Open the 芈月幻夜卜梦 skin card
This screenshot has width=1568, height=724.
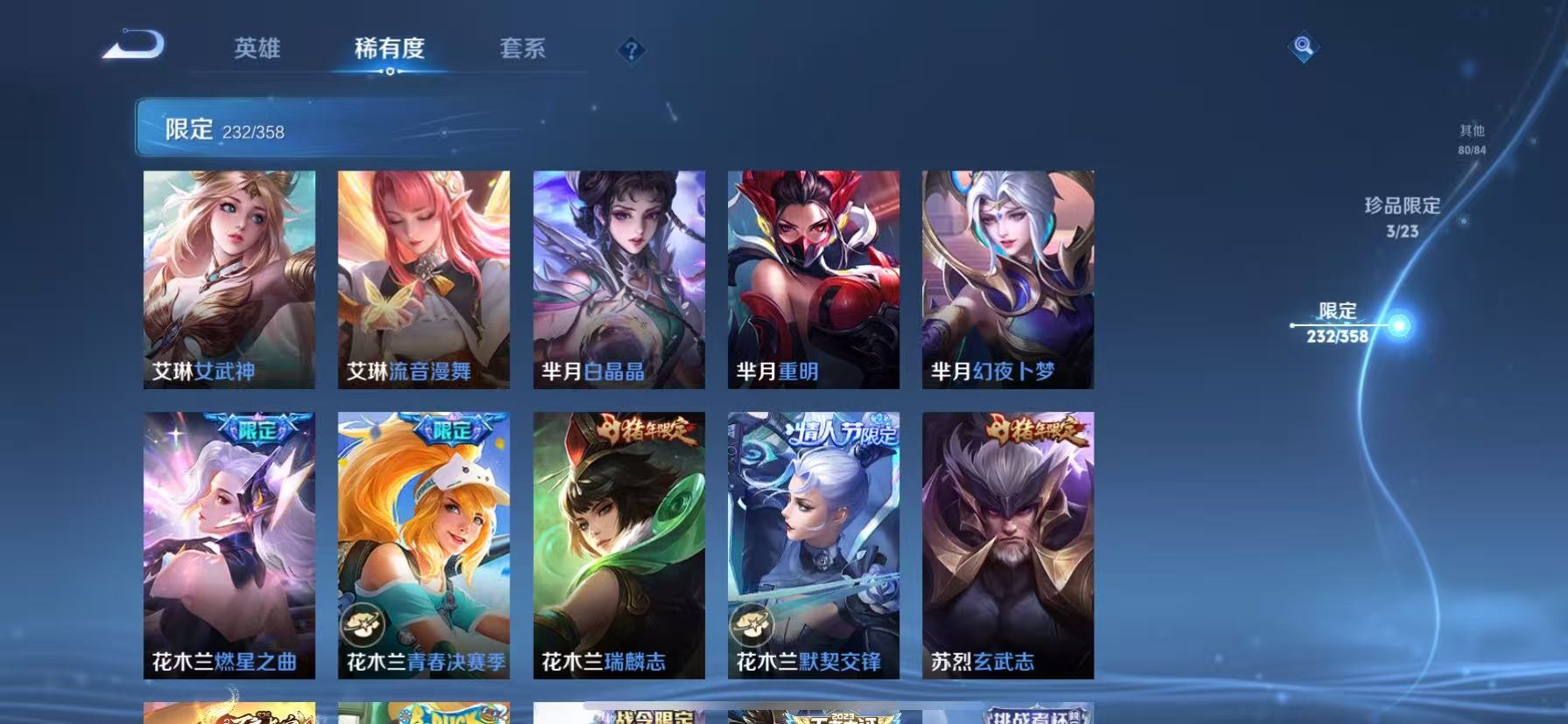(1007, 278)
